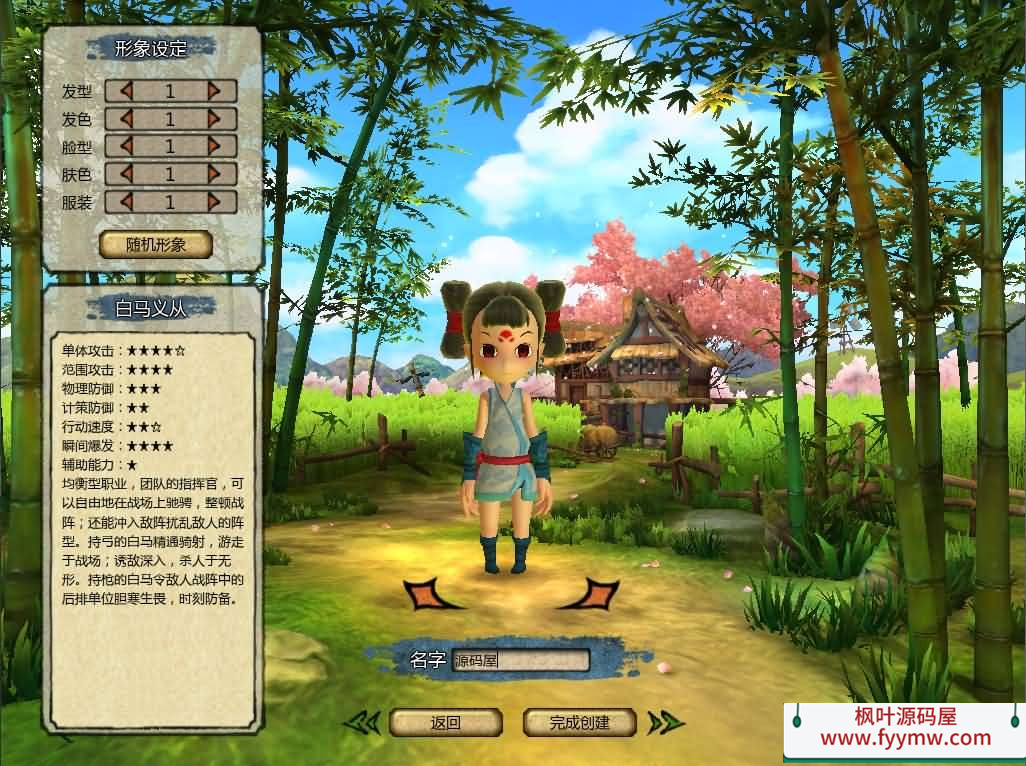This screenshot has height=766, width=1026.
Task: Go back with the 返回 button
Action: click(x=445, y=722)
